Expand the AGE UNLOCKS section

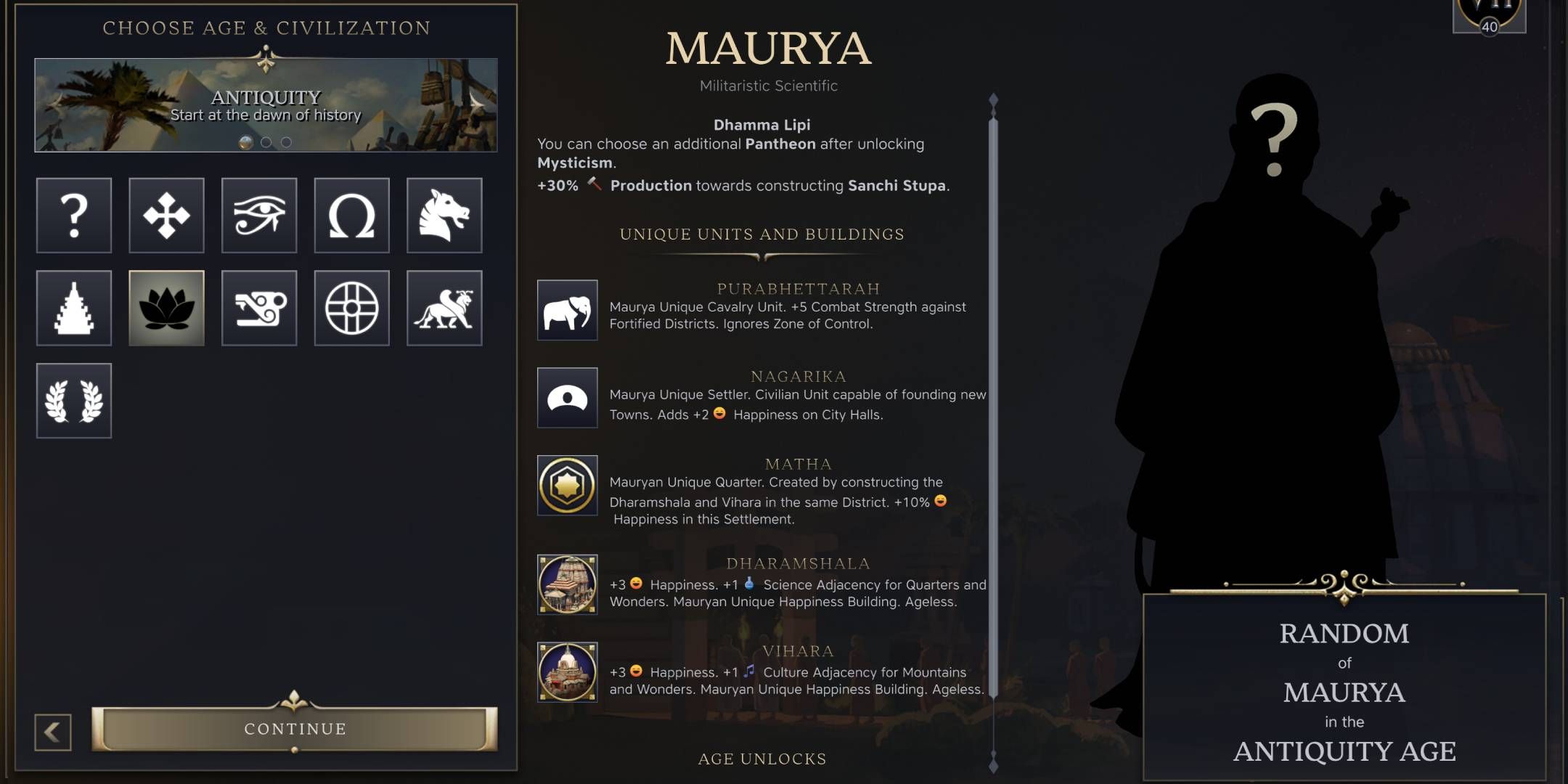pyautogui.click(x=761, y=759)
